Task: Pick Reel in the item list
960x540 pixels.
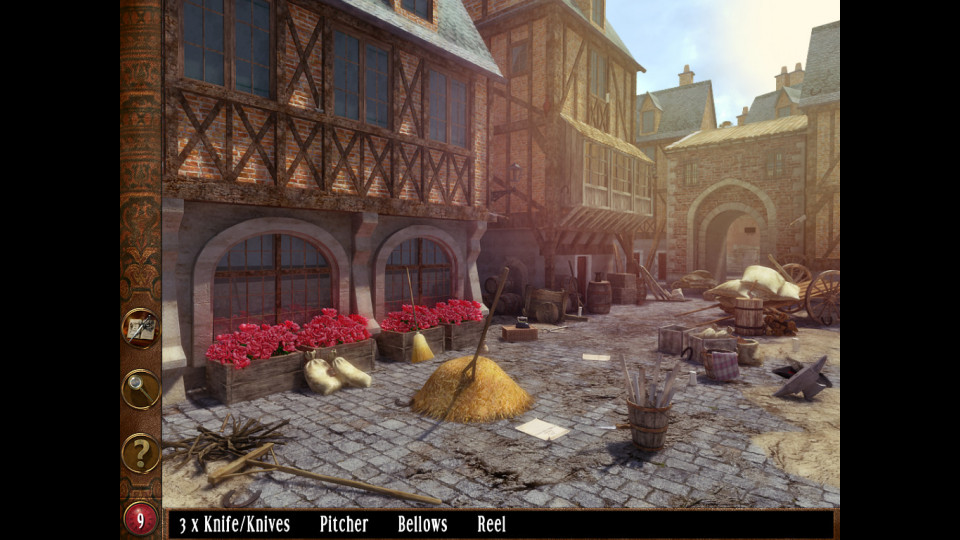Action: point(491,524)
